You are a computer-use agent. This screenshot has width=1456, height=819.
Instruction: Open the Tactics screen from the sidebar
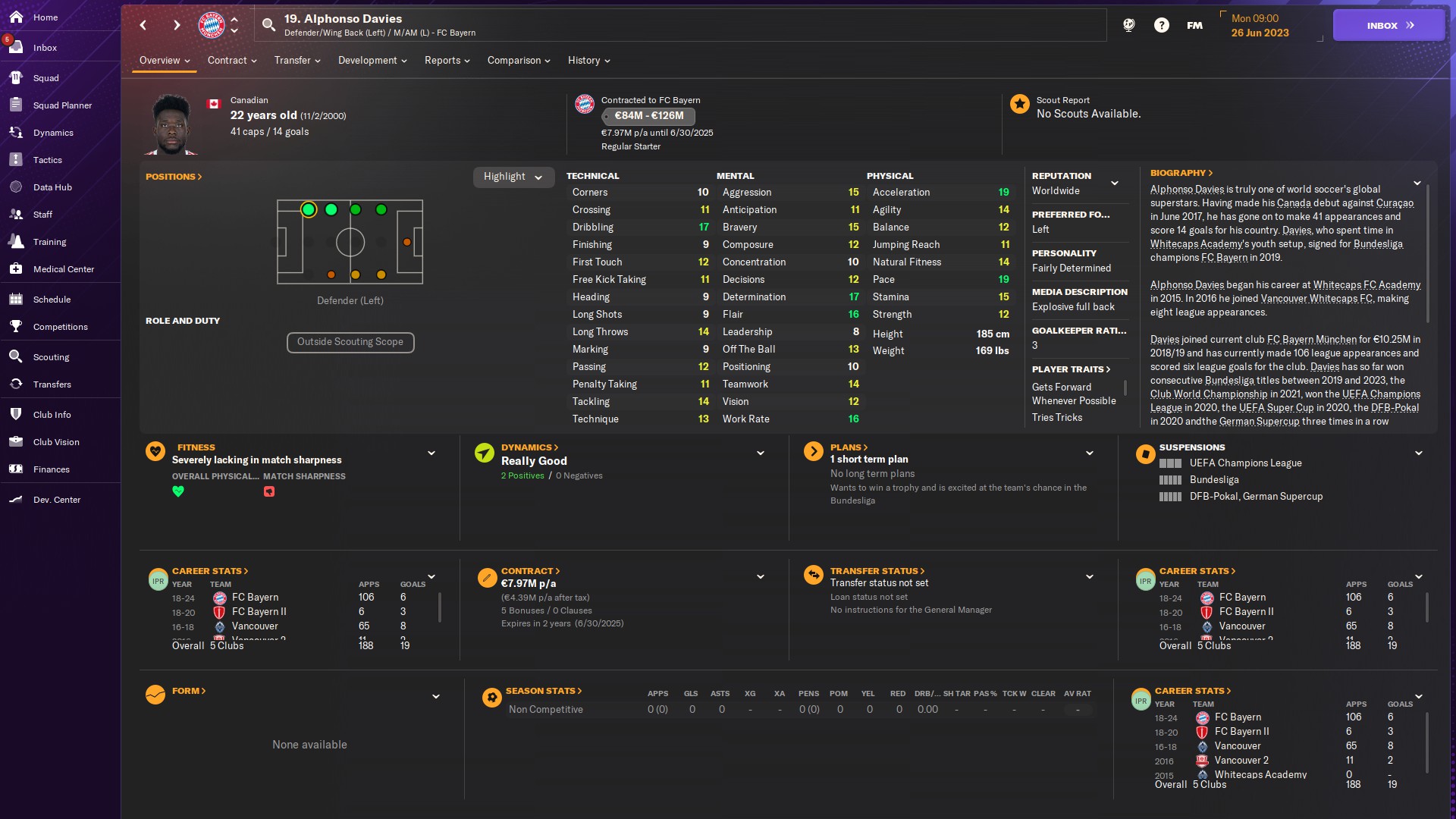tap(48, 160)
